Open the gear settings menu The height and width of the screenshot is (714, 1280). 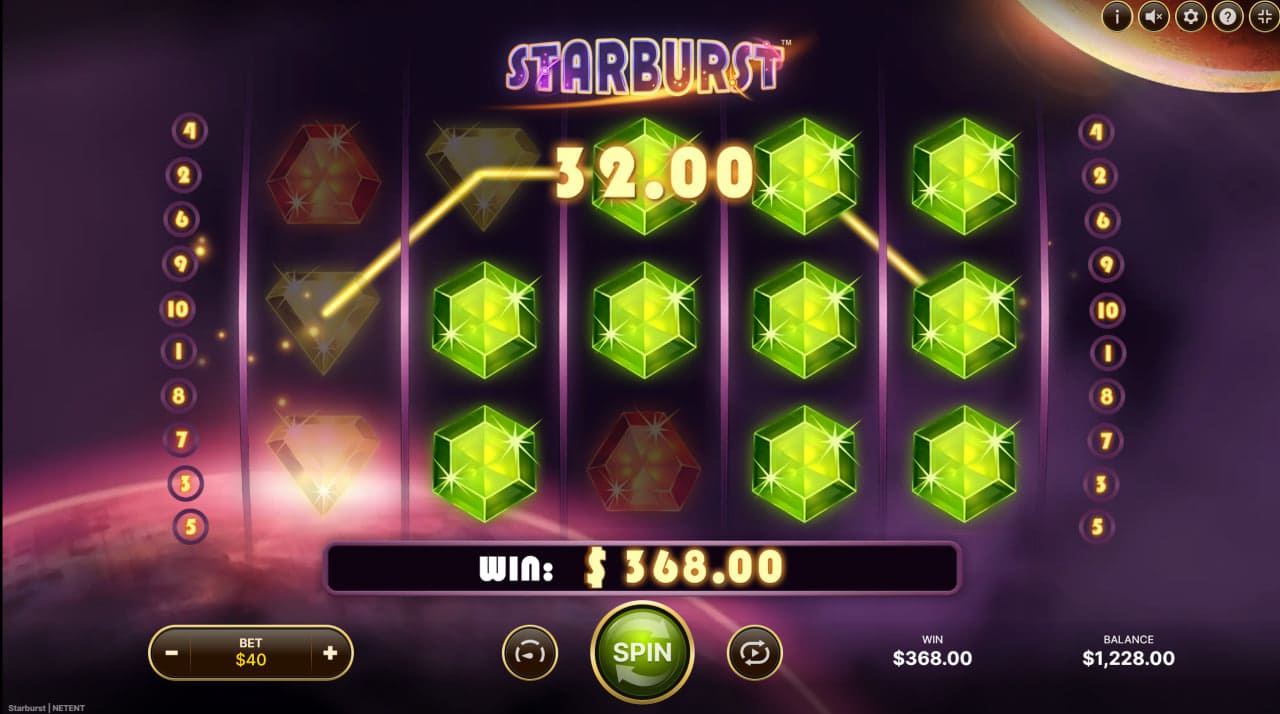coord(1190,16)
